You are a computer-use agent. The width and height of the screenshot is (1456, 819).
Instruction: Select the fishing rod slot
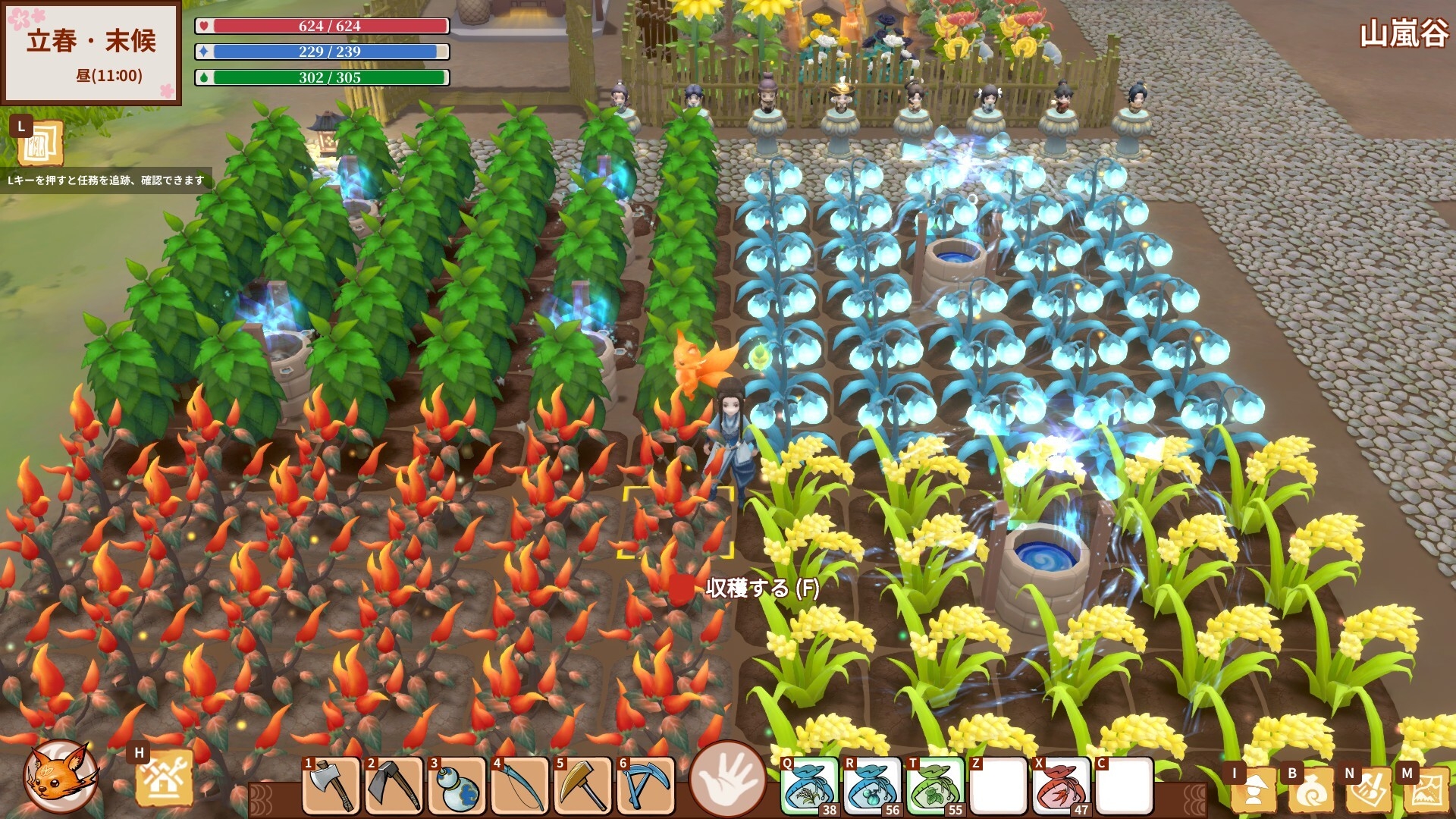(520, 786)
